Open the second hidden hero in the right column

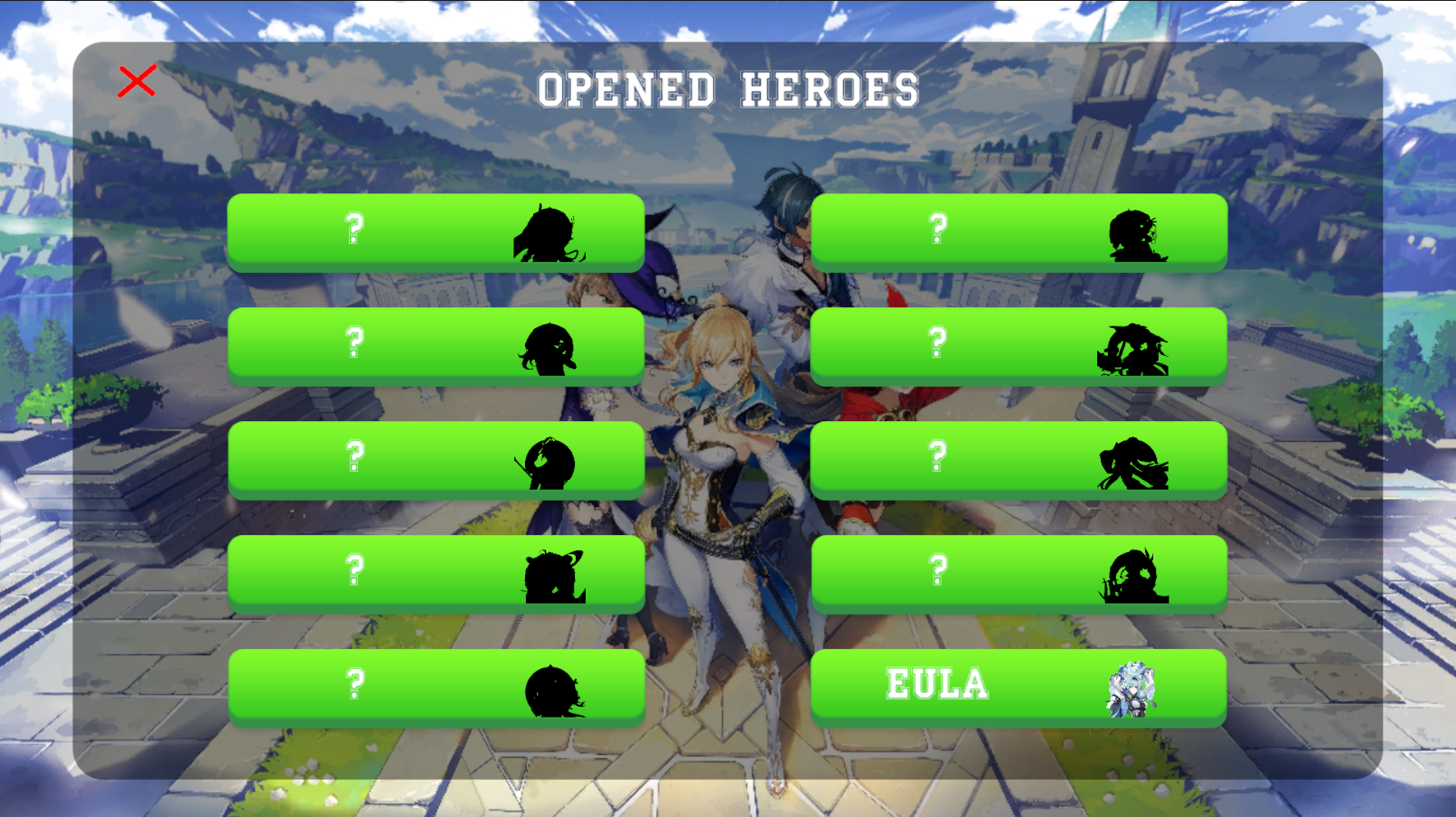[x=1019, y=344]
